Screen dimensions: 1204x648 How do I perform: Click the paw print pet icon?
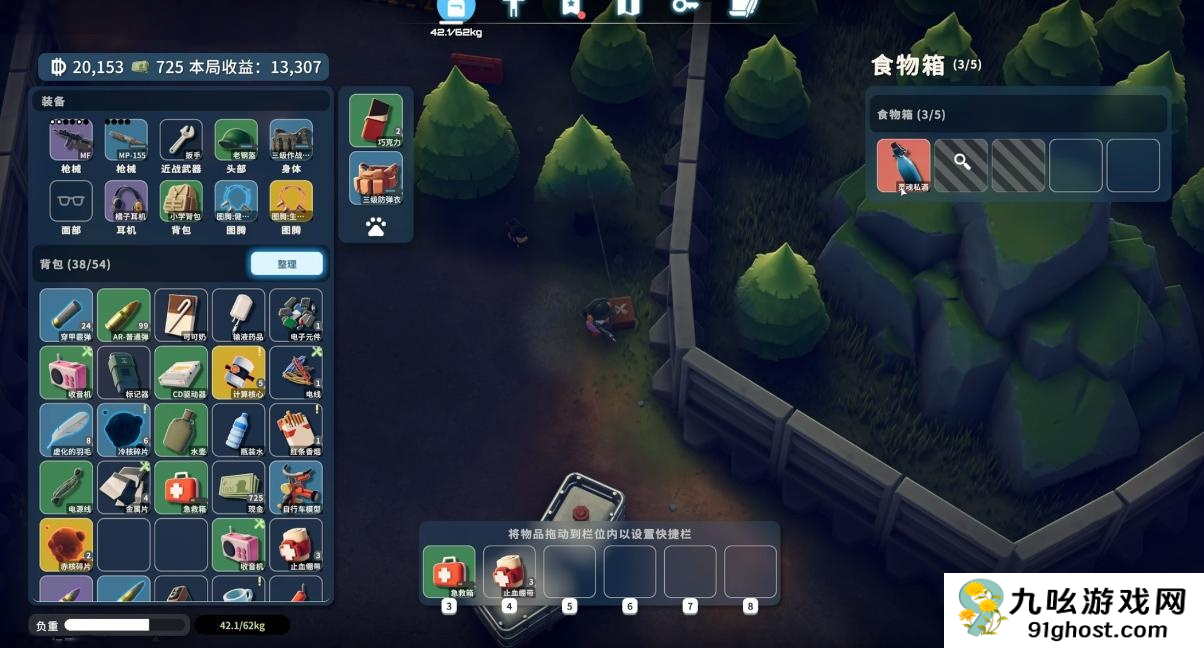click(376, 227)
